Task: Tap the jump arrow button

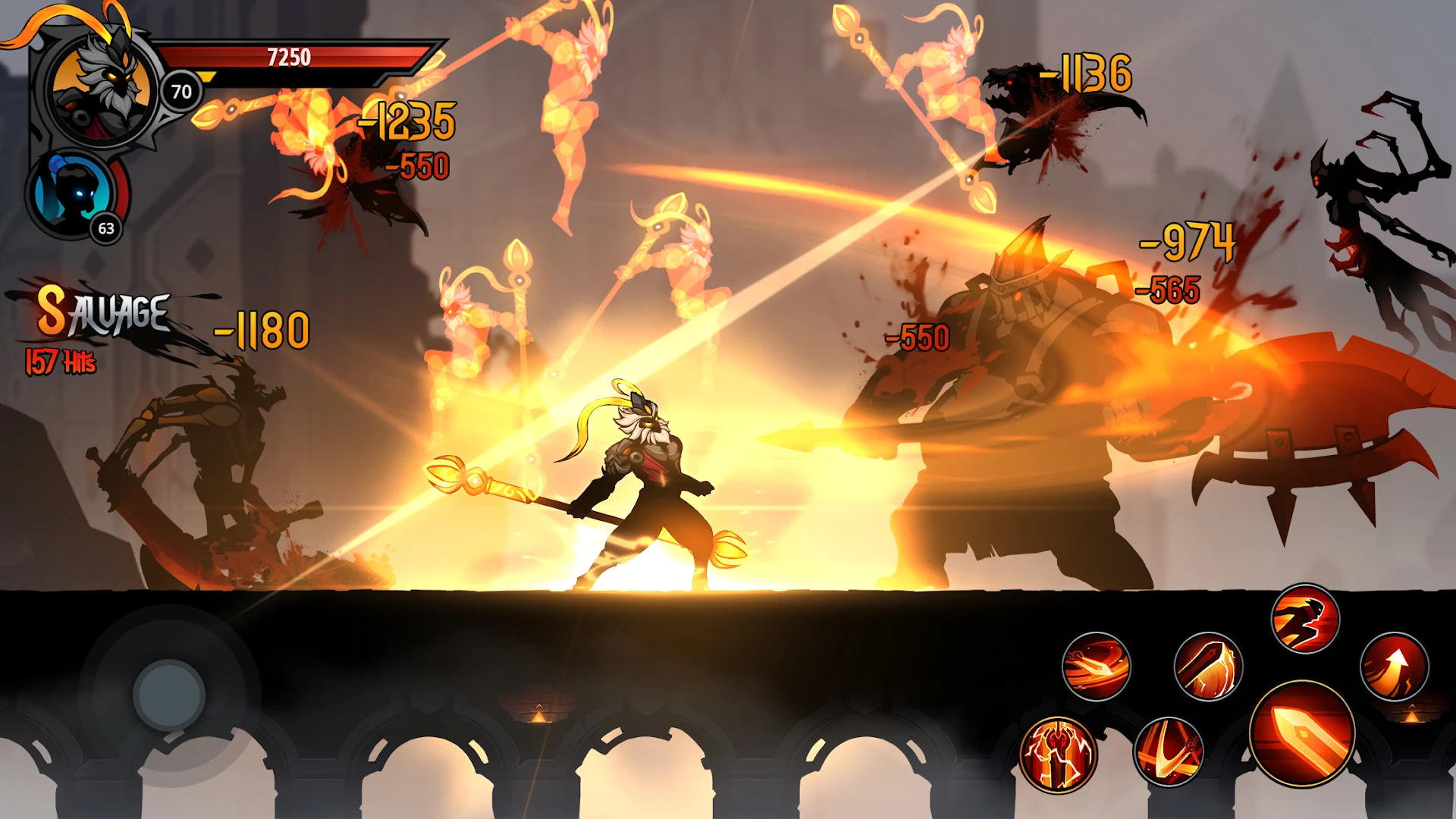Action: point(1394,667)
